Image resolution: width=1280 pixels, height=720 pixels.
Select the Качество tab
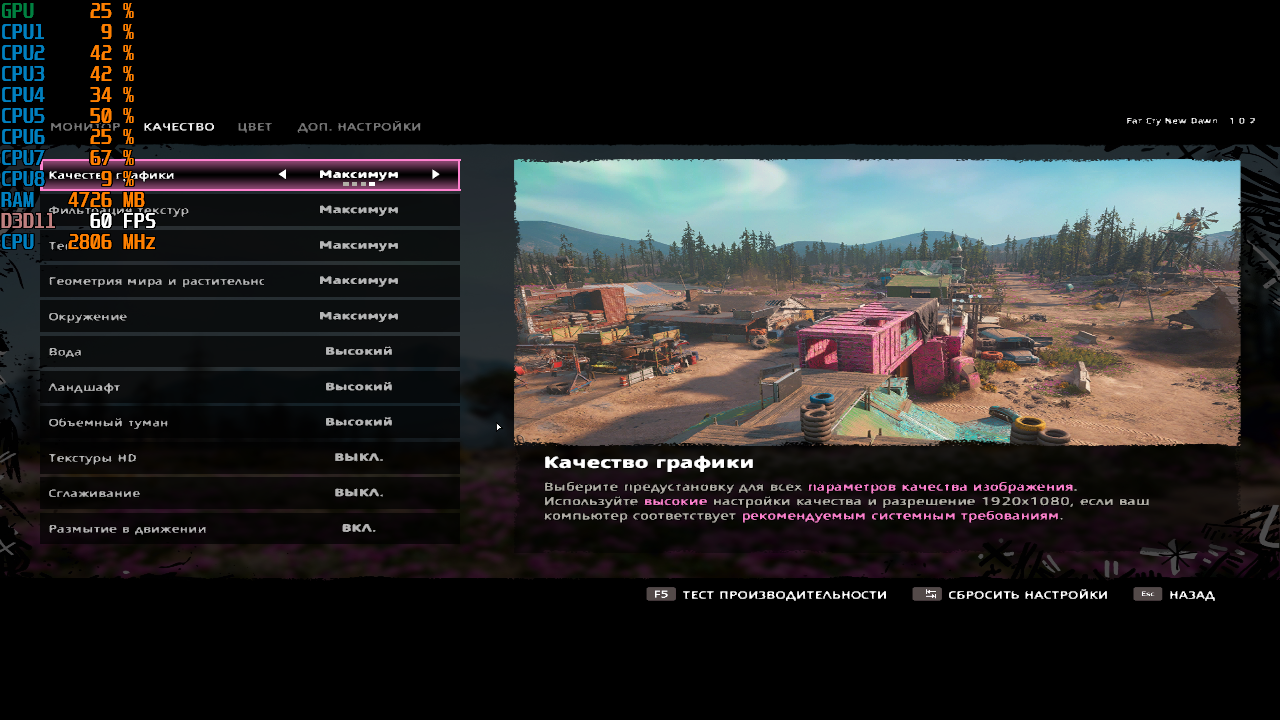tap(179, 127)
